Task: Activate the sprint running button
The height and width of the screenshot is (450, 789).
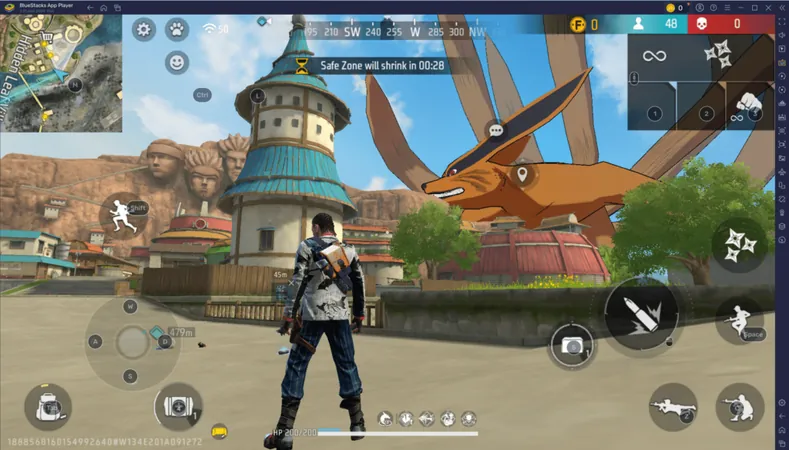Action: pos(122,213)
